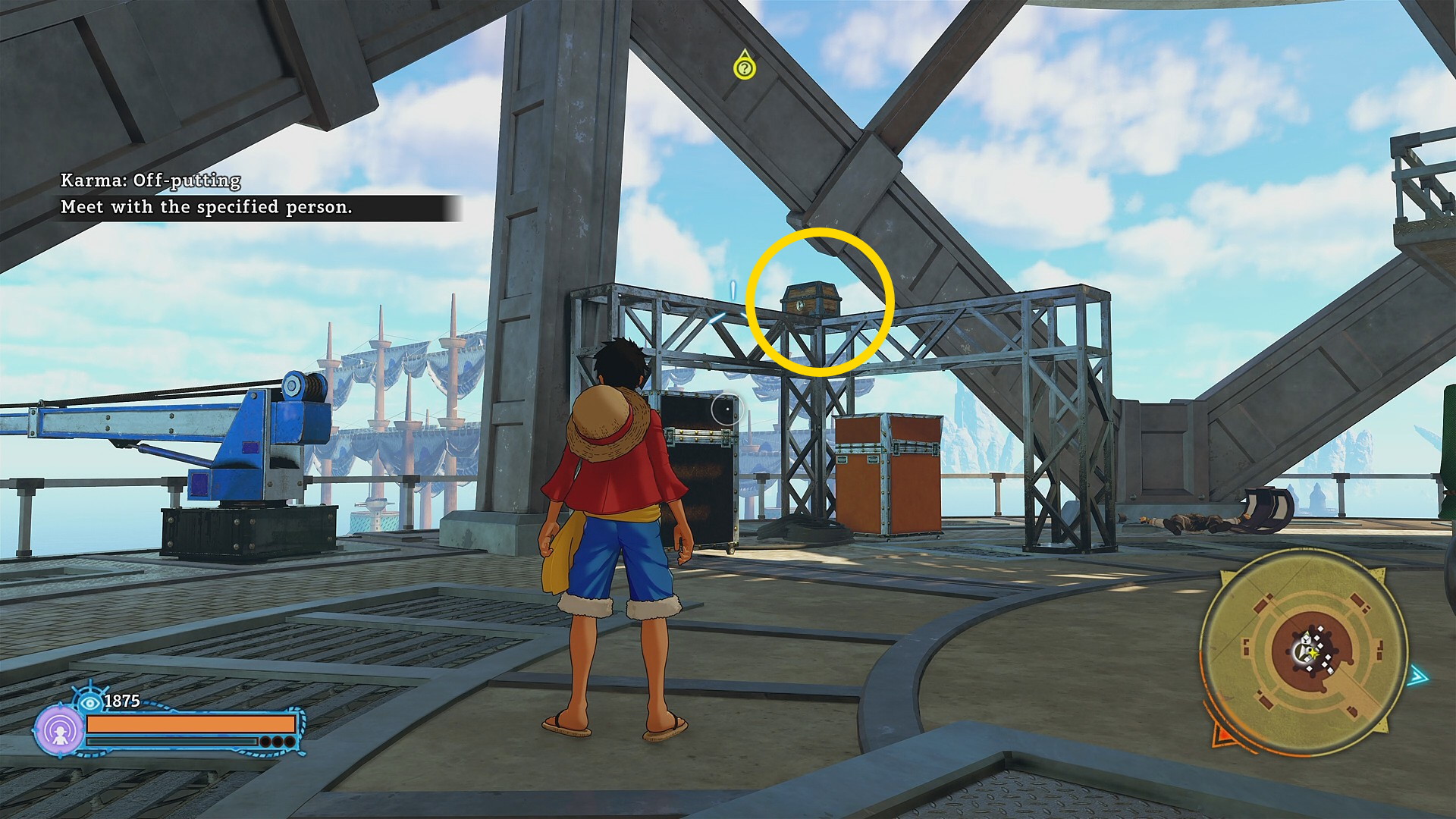This screenshot has width=1456, height=819.
Task: Click the purple Observation Haki icon
Action: [59, 730]
